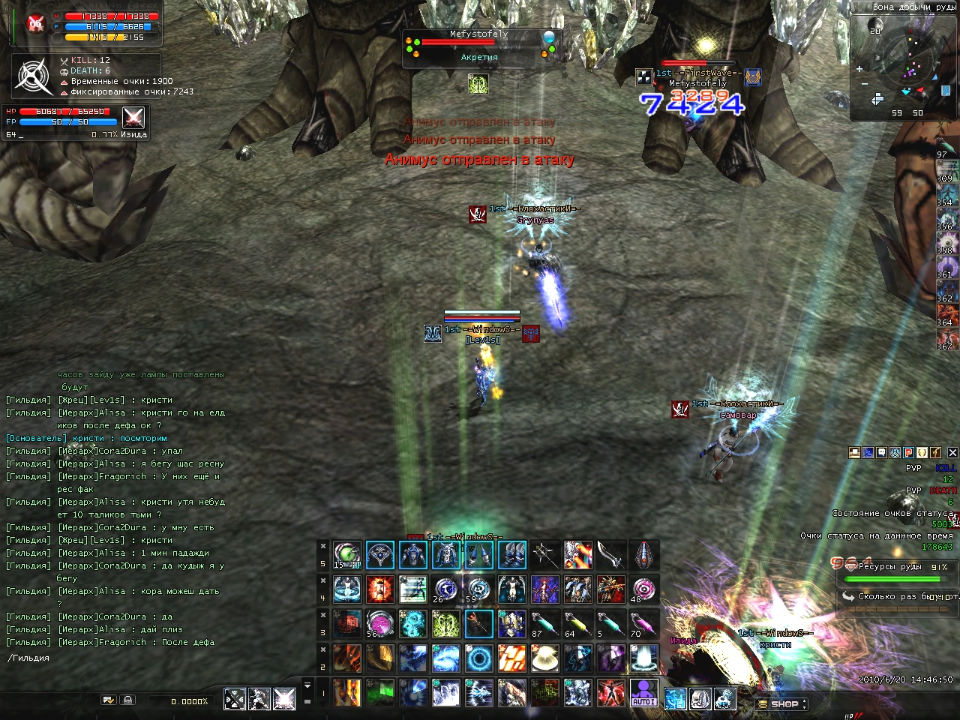The height and width of the screenshot is (720, 960).
Task: Use the pink orb item with count 56
Action: click(x=380, y=623)
